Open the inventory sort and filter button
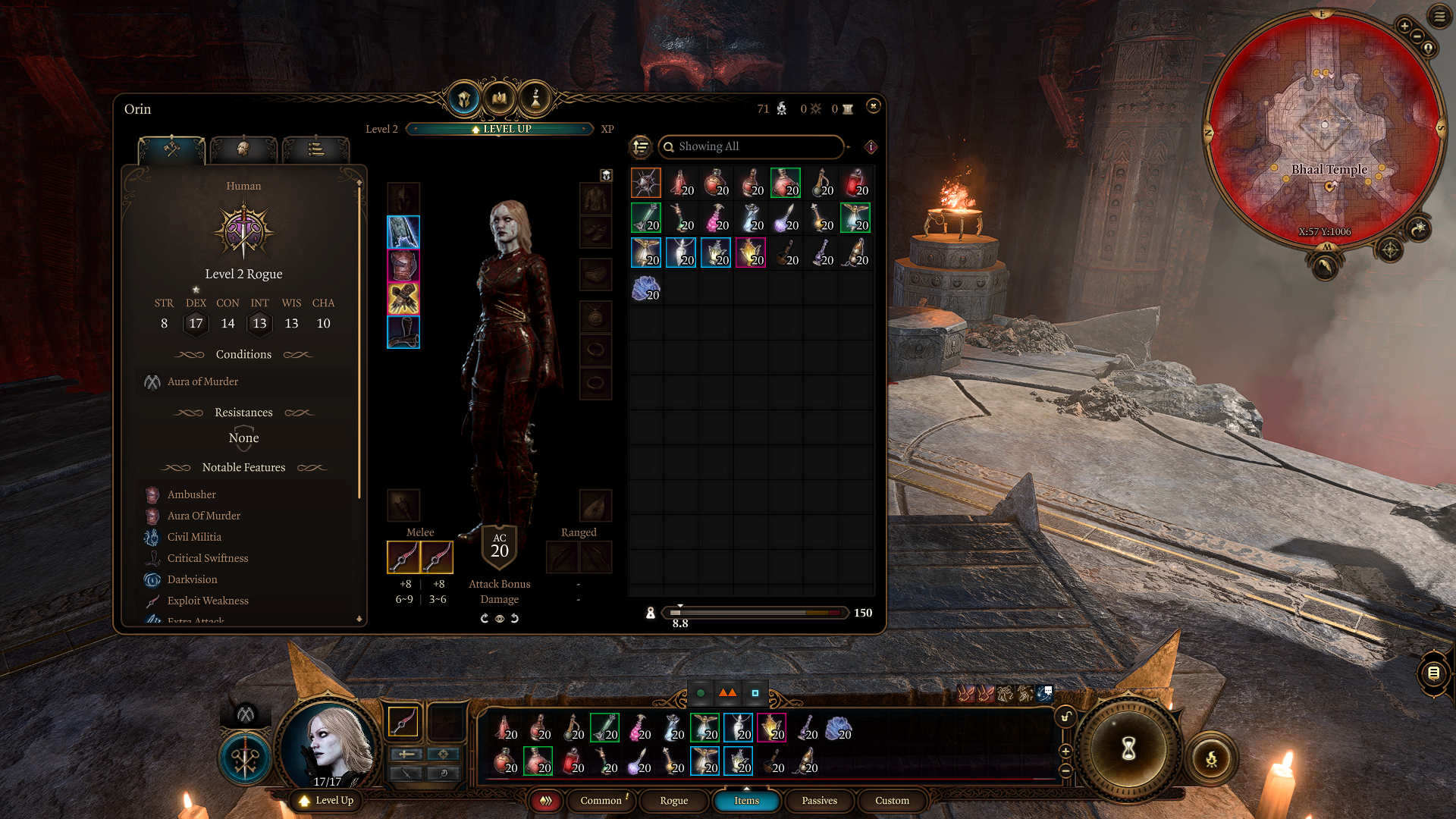The width and height of the screenshot is (1456, 819). tap(641, 146)
